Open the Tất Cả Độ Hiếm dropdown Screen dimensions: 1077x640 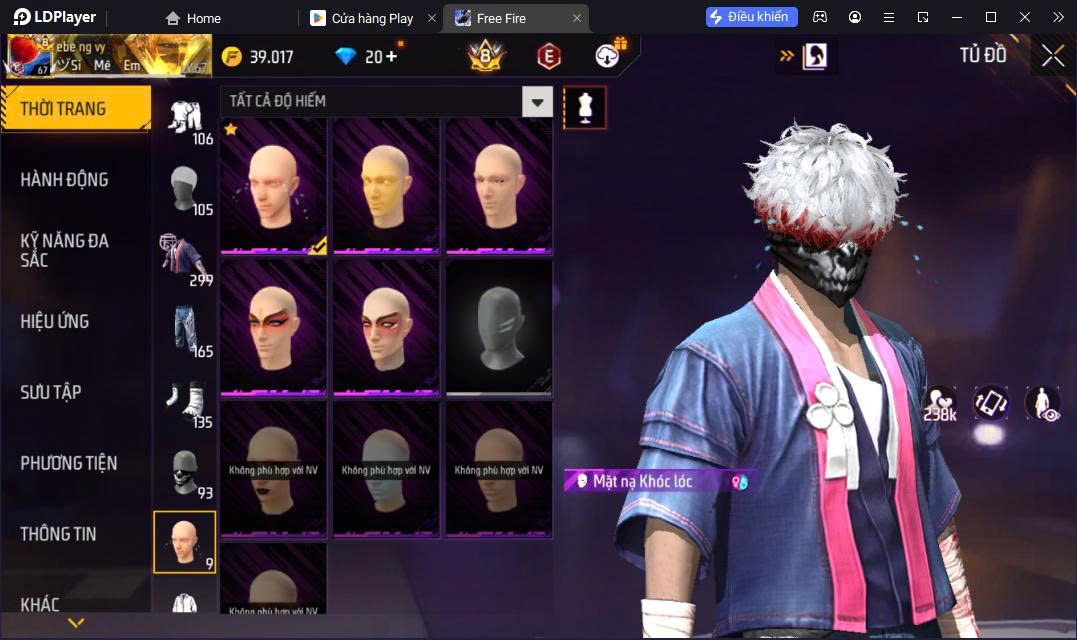[x=538, y=101]
